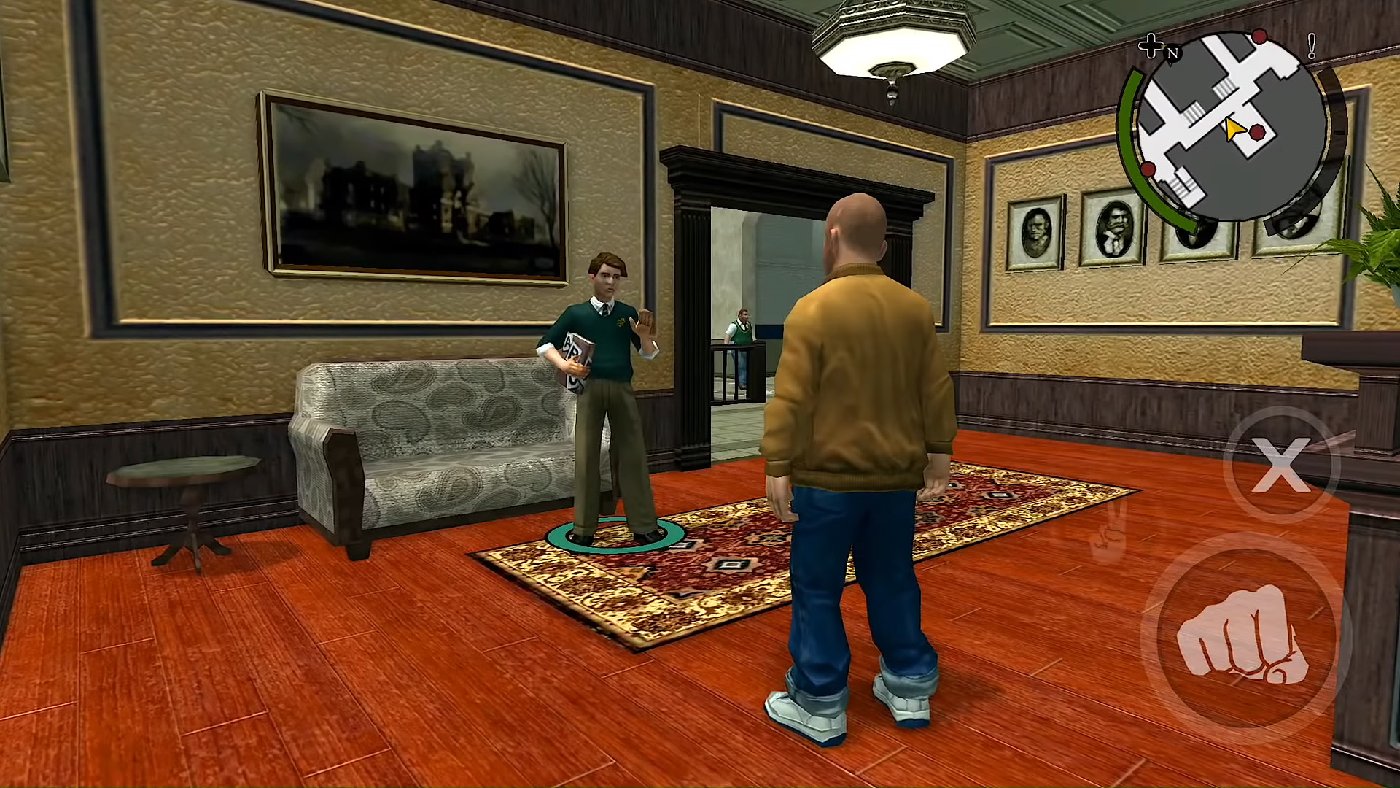The width and height of the screenshot is (1400, 788).
Task: Tap the plus zoom icon on the minimap
Action: (x=1152, y=45)
